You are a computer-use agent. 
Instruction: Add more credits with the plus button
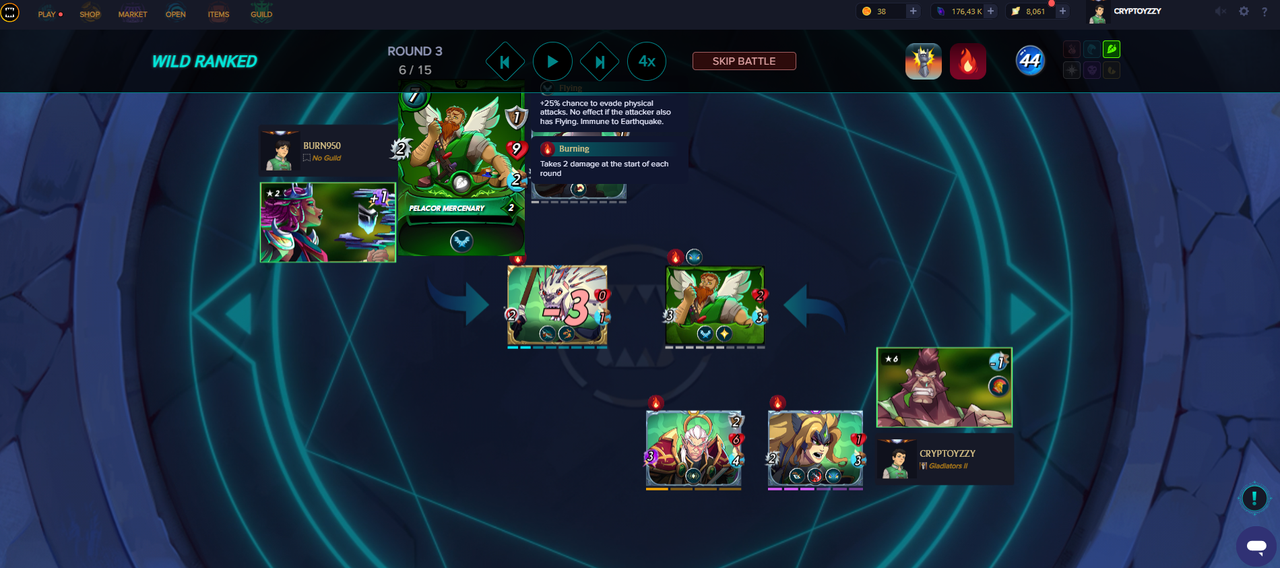(x=913, y=11)
